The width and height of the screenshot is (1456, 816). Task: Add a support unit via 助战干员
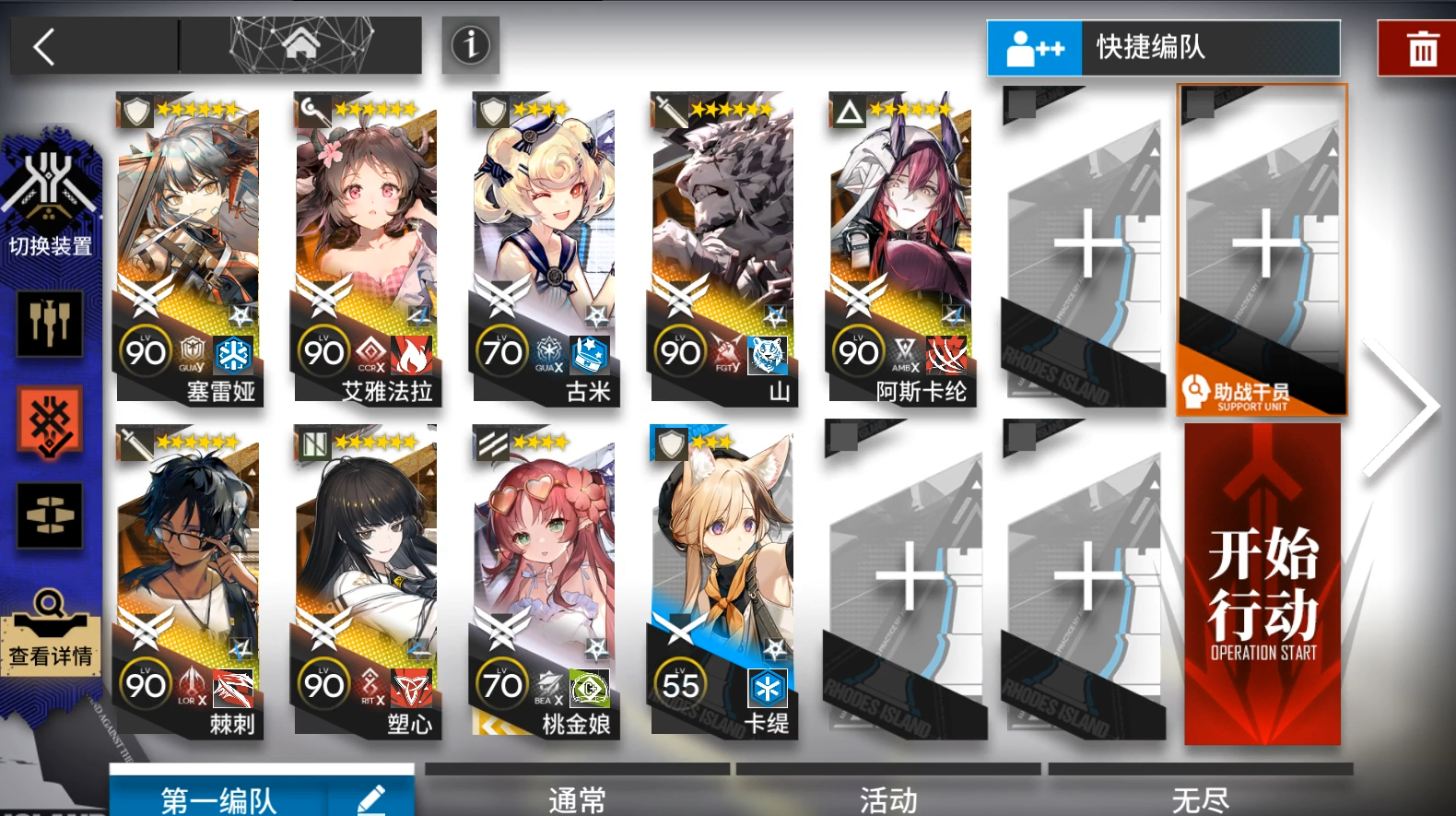coord(1261,249)
